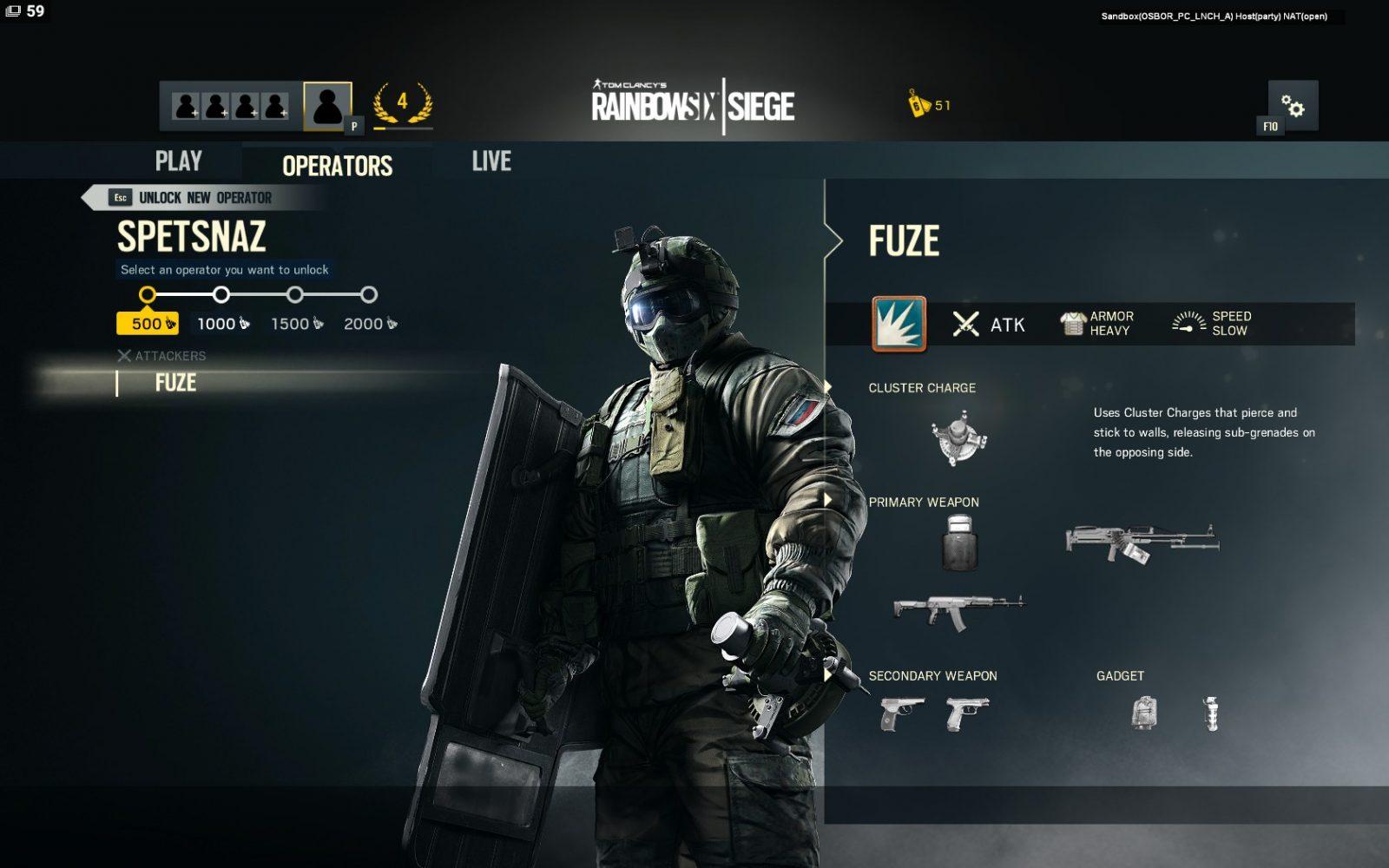Pick the first secondary pistol
Viewport: 1389px width, 868px height.
point(901,713)
